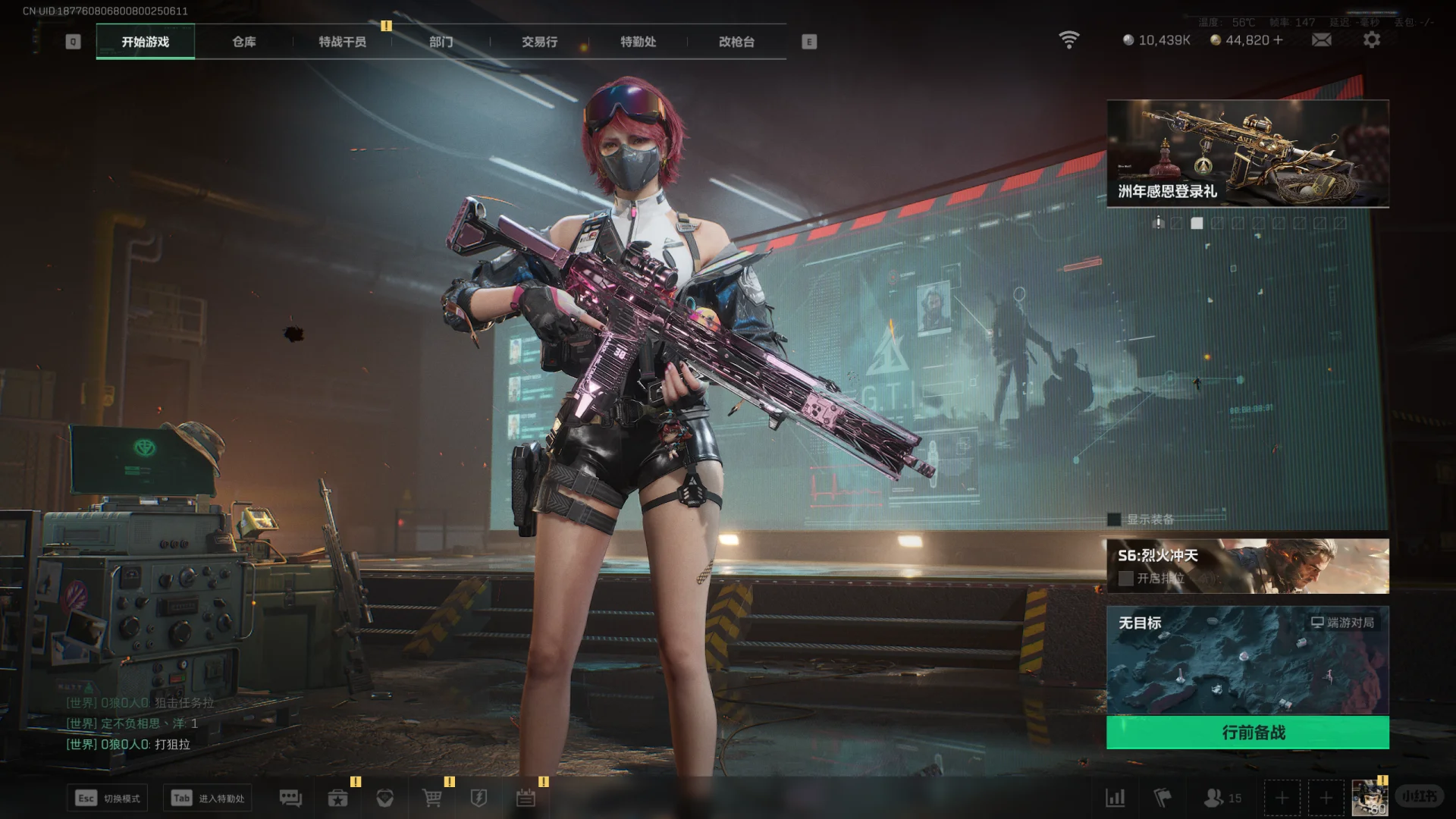
Task: Show the bar chart statistics icon
Action: pyautogui.click(x=1115, y=798)
